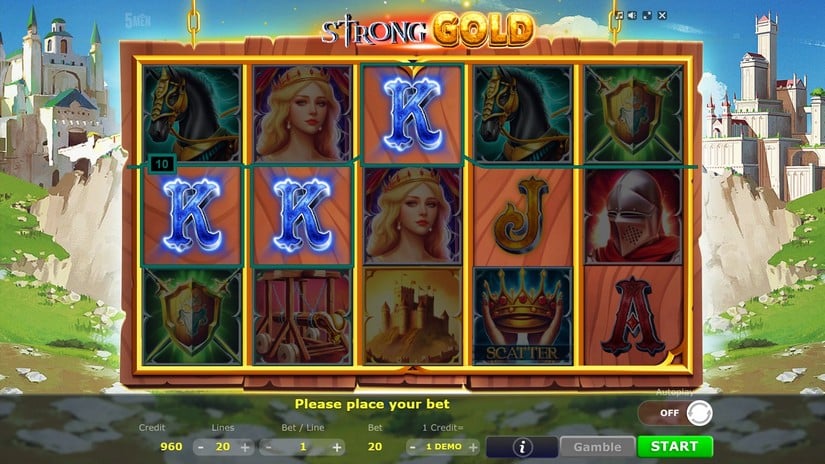Open the Gamble feature
825x464 pixels.
[597, 447]
